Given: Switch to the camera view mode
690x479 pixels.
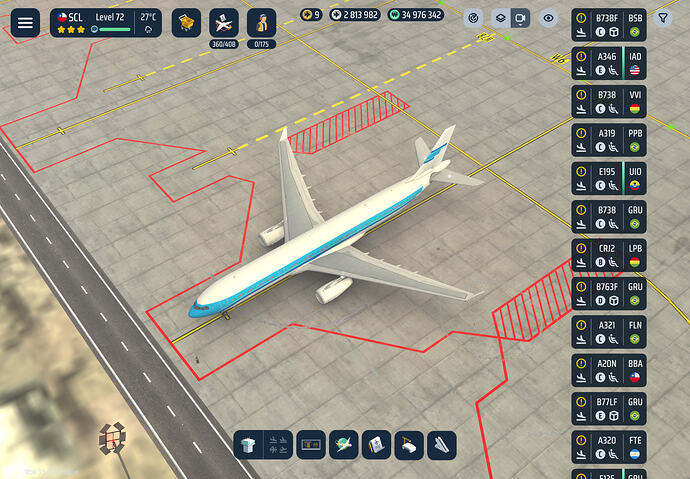Looking at the screenshot, I should click(519, 18).
